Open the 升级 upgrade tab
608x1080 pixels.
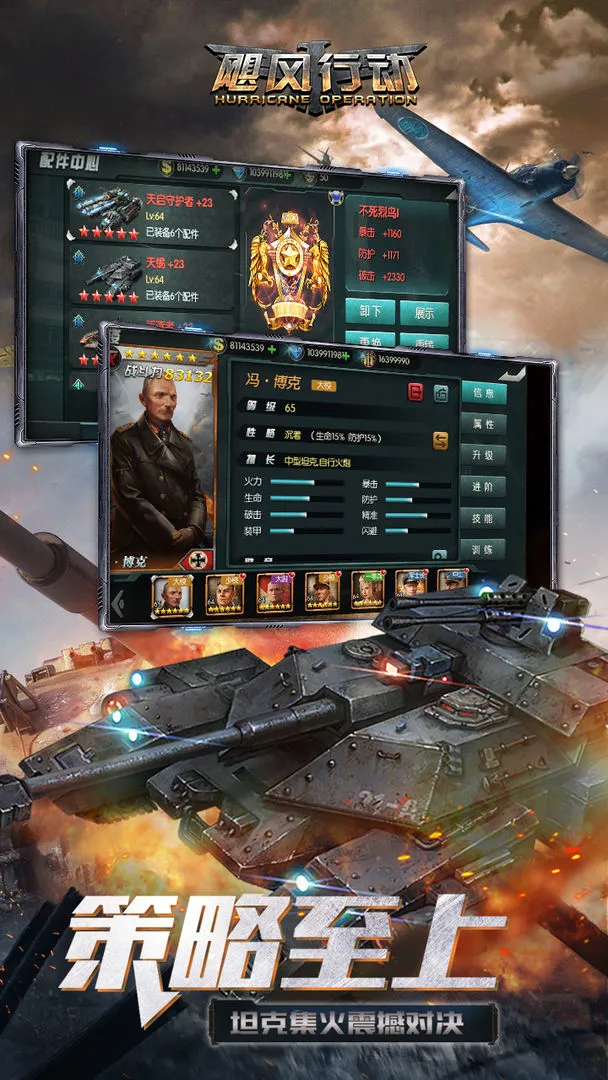[x=484, y=456]
